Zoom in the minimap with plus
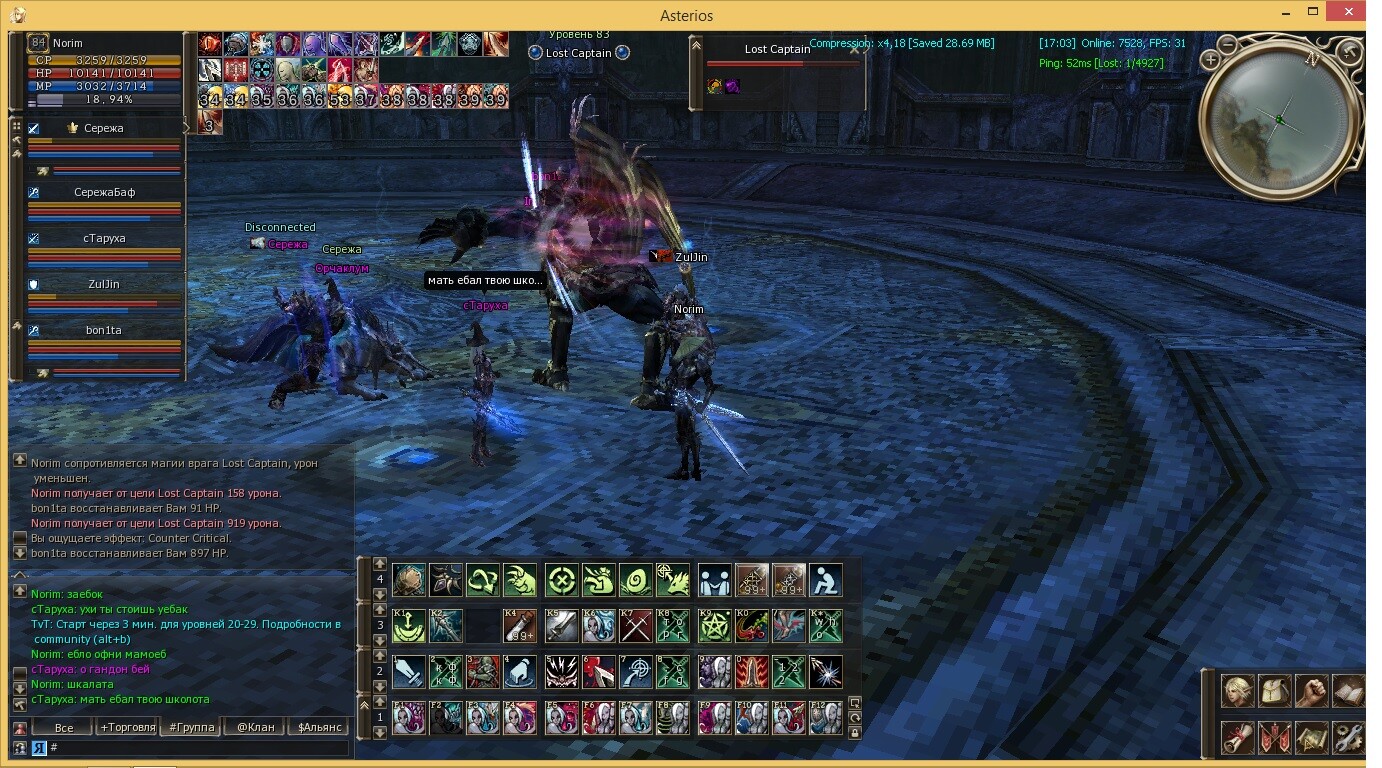This screenshot has width=1382, height=768. [1210, 59]
